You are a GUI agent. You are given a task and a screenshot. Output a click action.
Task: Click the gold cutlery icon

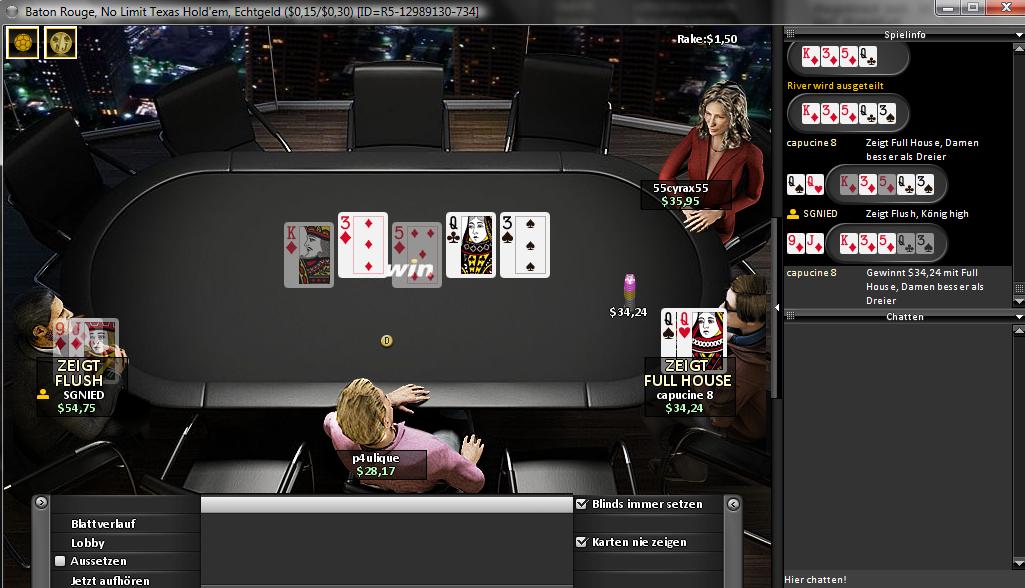click(x=61, y=43)
